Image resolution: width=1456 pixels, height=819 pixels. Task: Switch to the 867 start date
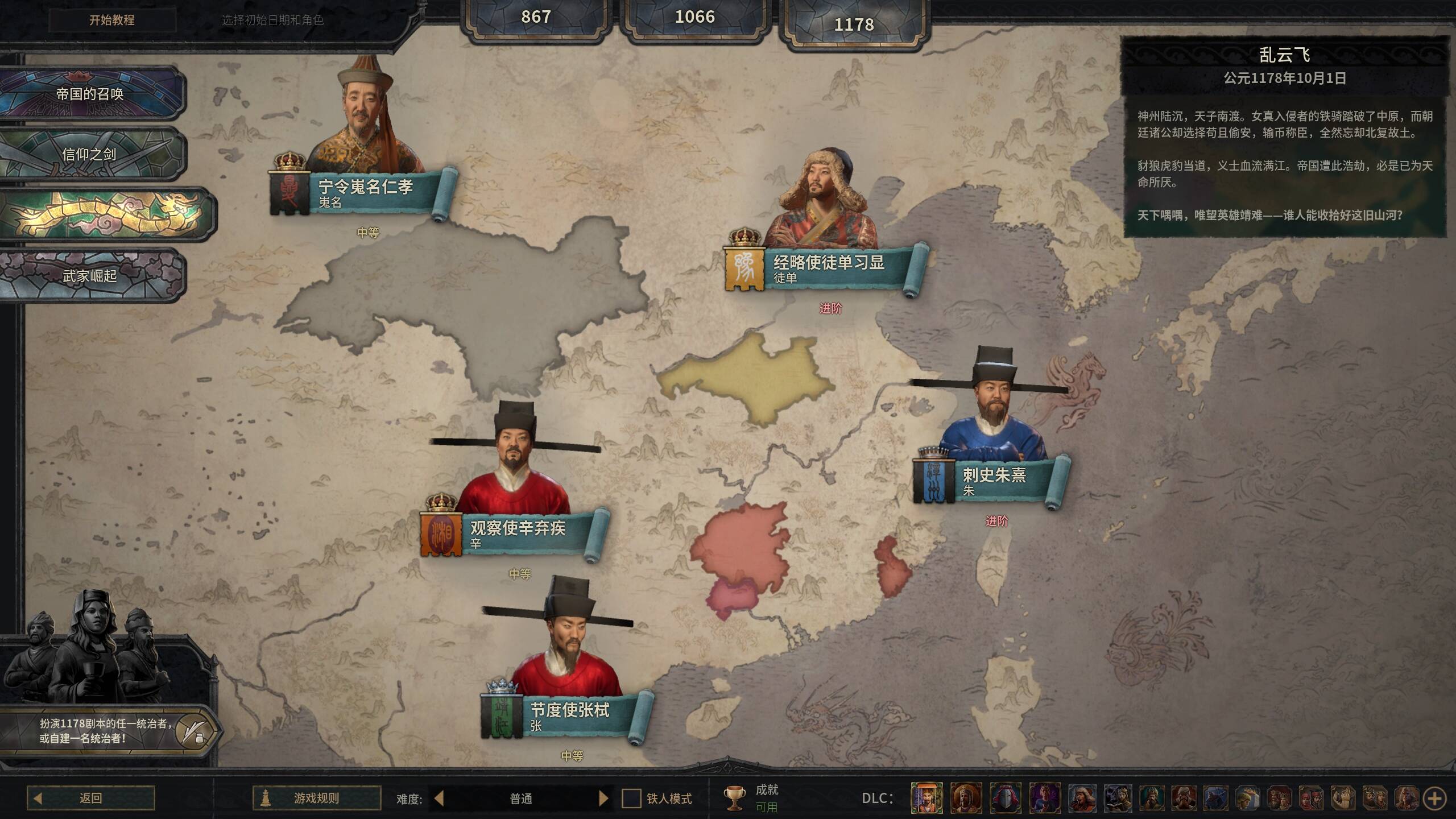tap(536, 17)
